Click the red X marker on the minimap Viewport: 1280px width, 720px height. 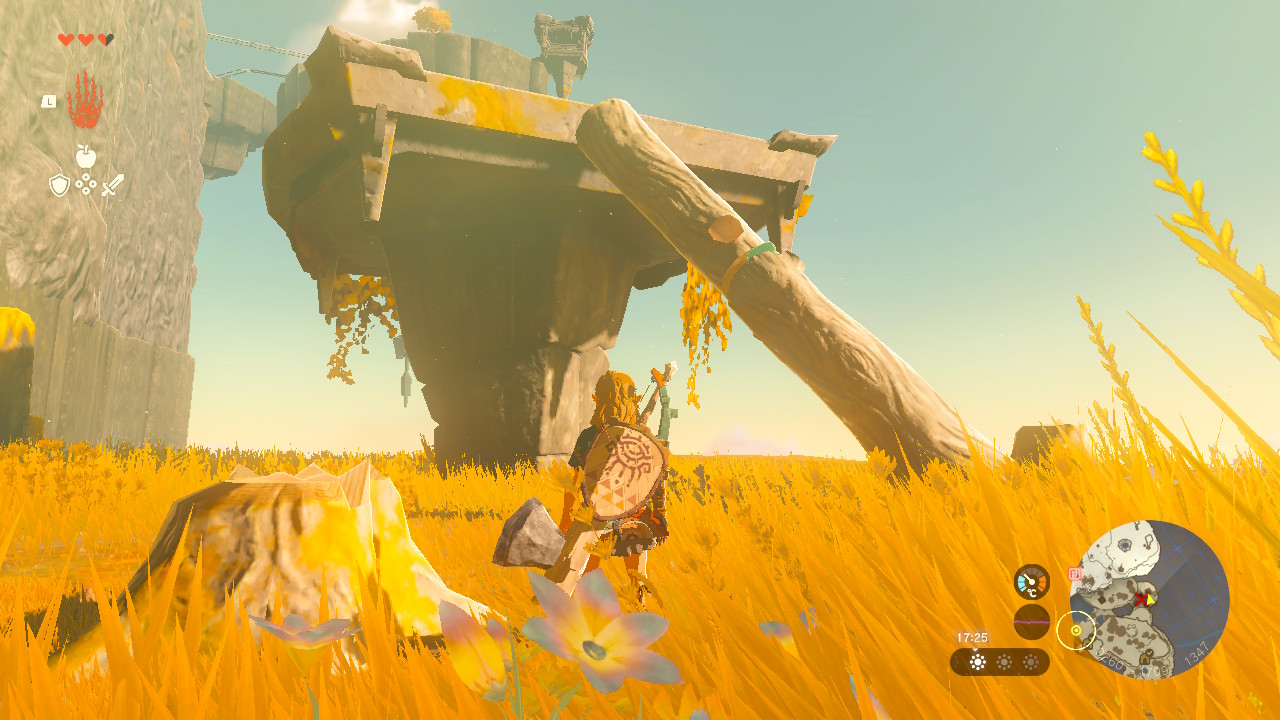click(x=1140, y=597)
